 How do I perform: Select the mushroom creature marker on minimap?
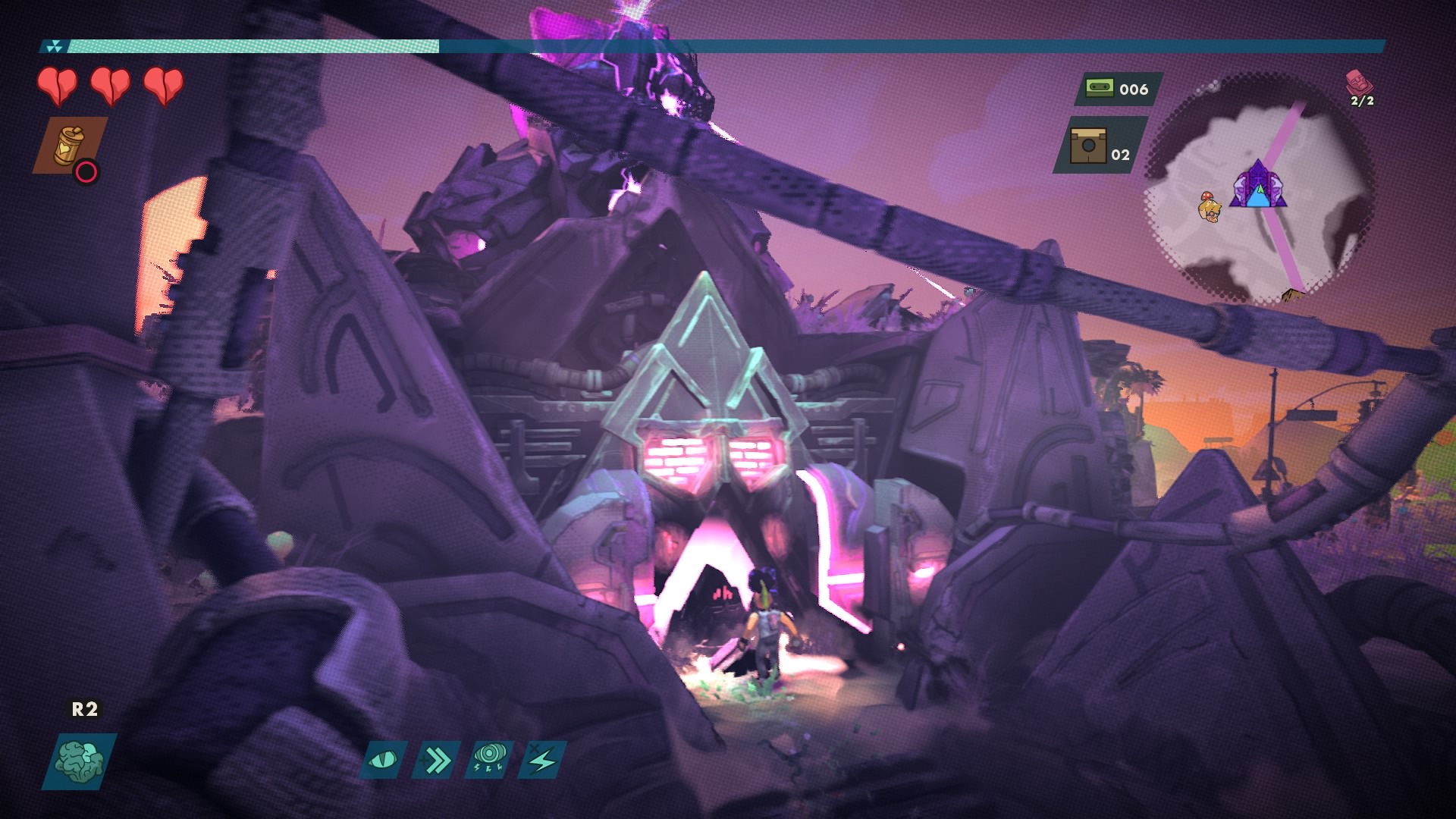[1208, 207]
